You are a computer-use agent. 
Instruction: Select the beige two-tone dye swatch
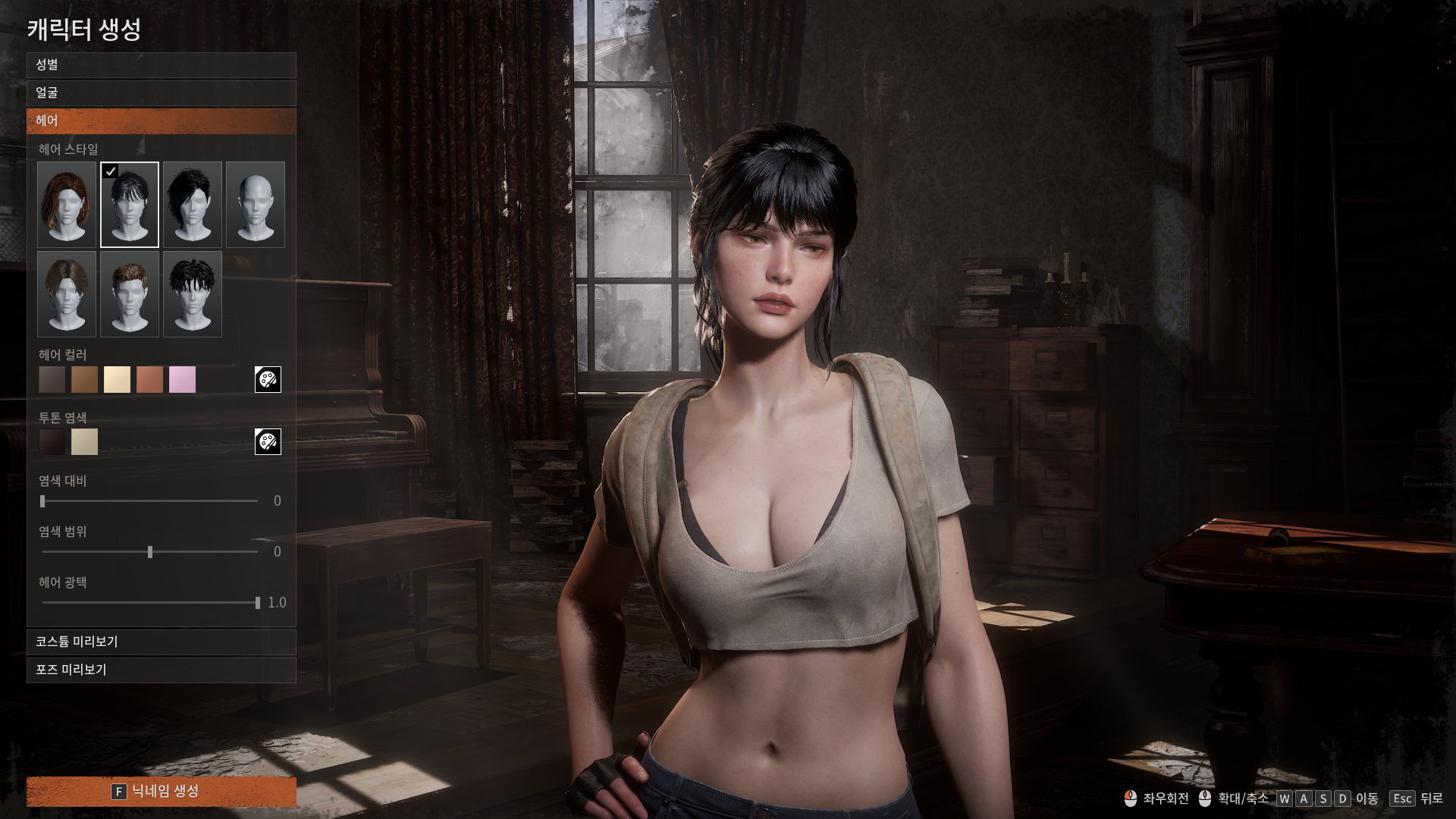pos(85,442)
